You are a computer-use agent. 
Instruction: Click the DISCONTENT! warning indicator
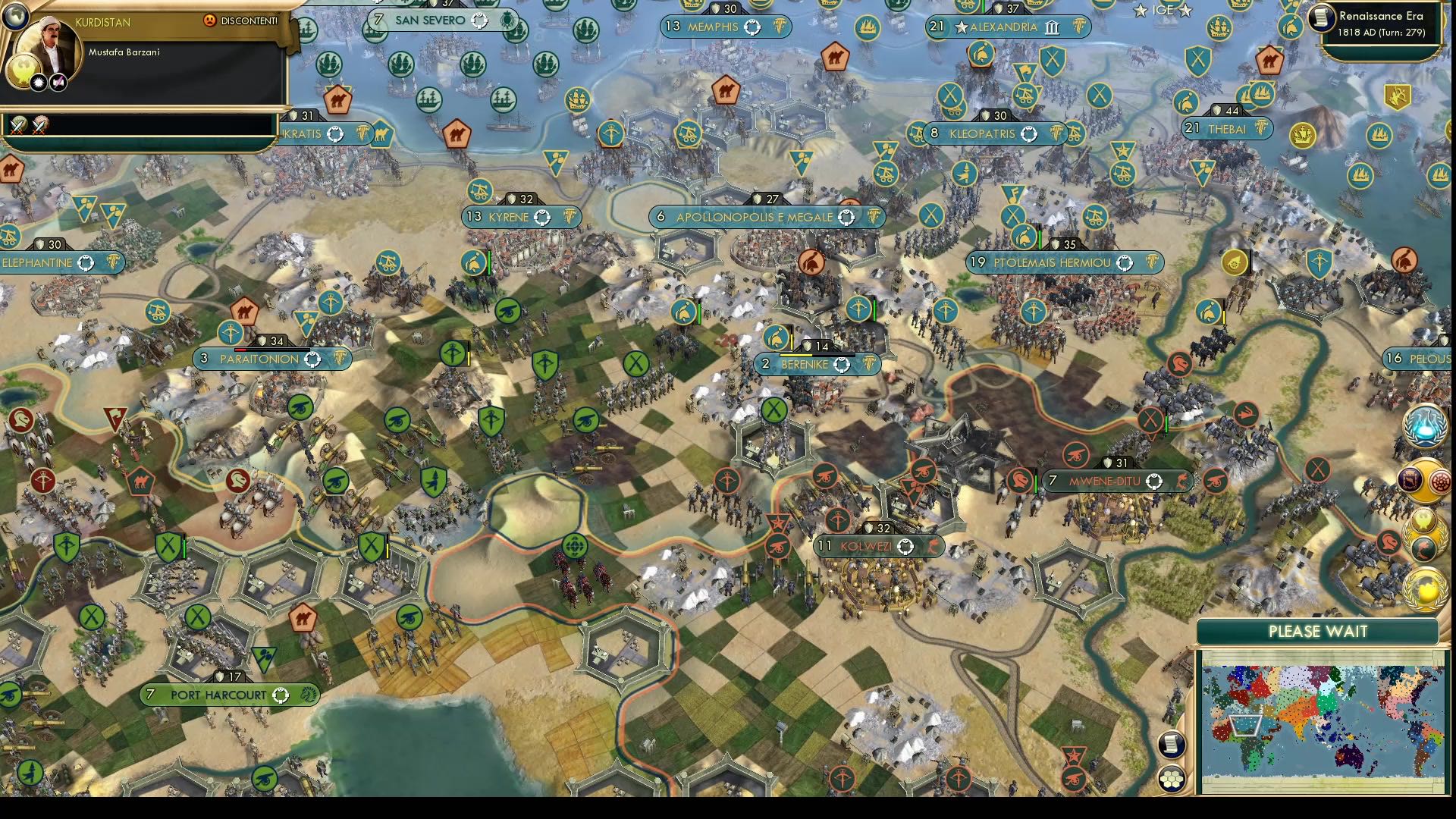tap(237, 22)
